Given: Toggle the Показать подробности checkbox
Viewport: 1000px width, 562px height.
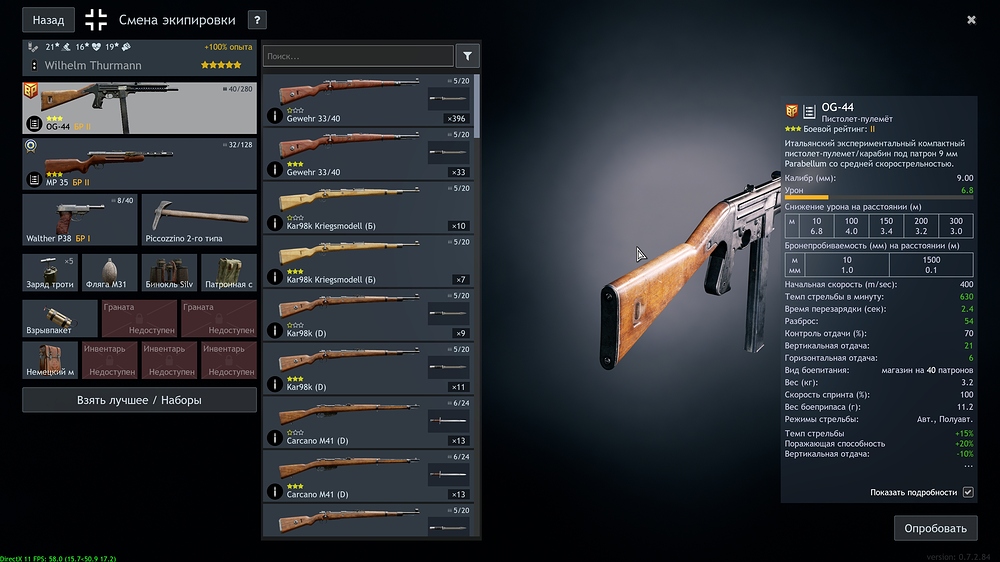Looking at the screenshot, I should pyautogui.click(x=968, y=492).
